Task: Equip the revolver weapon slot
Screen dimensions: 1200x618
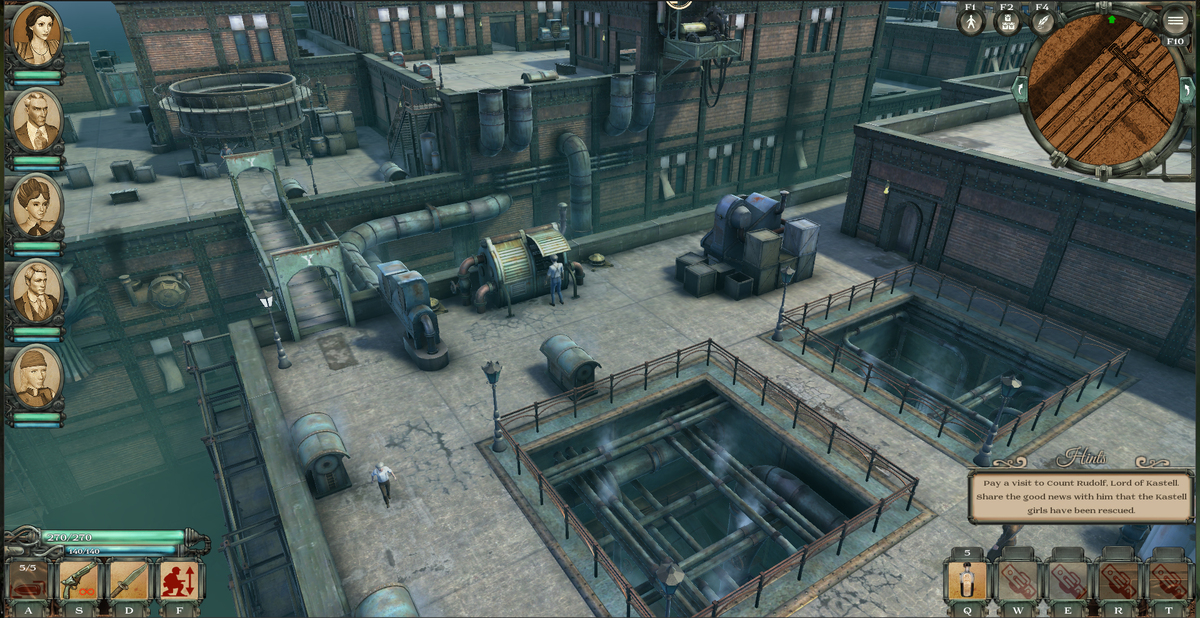Action: (79, 580)
